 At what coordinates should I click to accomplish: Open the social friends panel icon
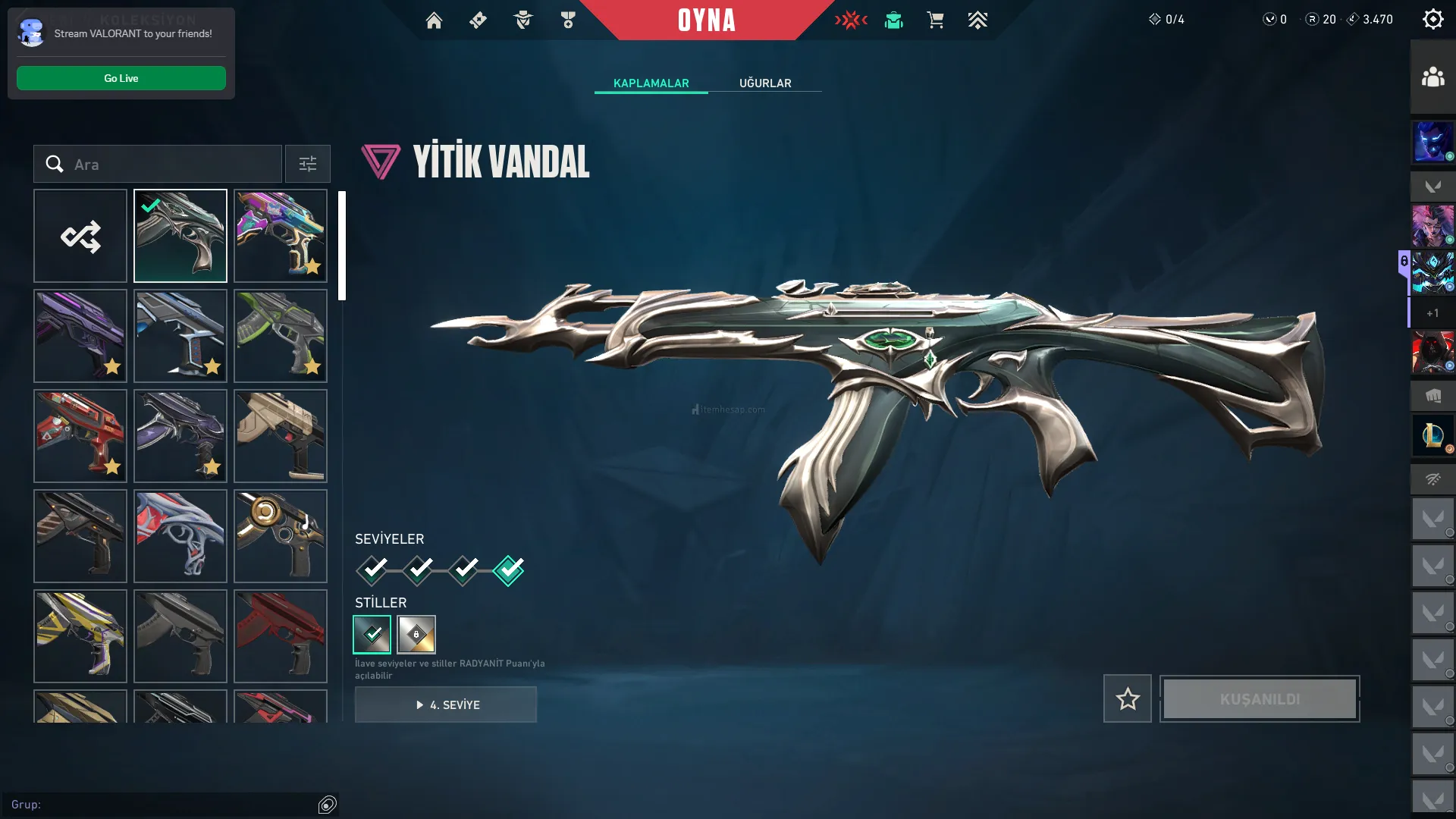[x=1432, y=77]
